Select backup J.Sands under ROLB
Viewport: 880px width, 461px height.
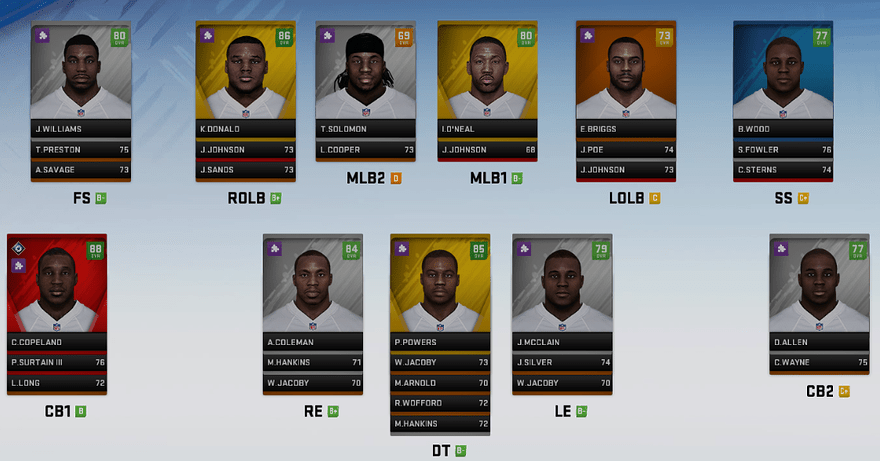(244, 170)
